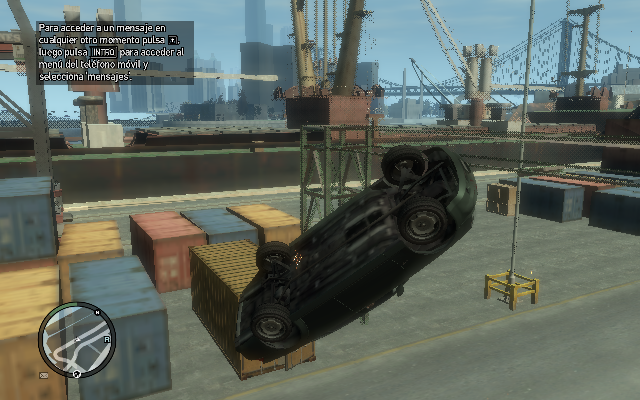
Task: Select the R blip on the radar
Action: point(106,339)
